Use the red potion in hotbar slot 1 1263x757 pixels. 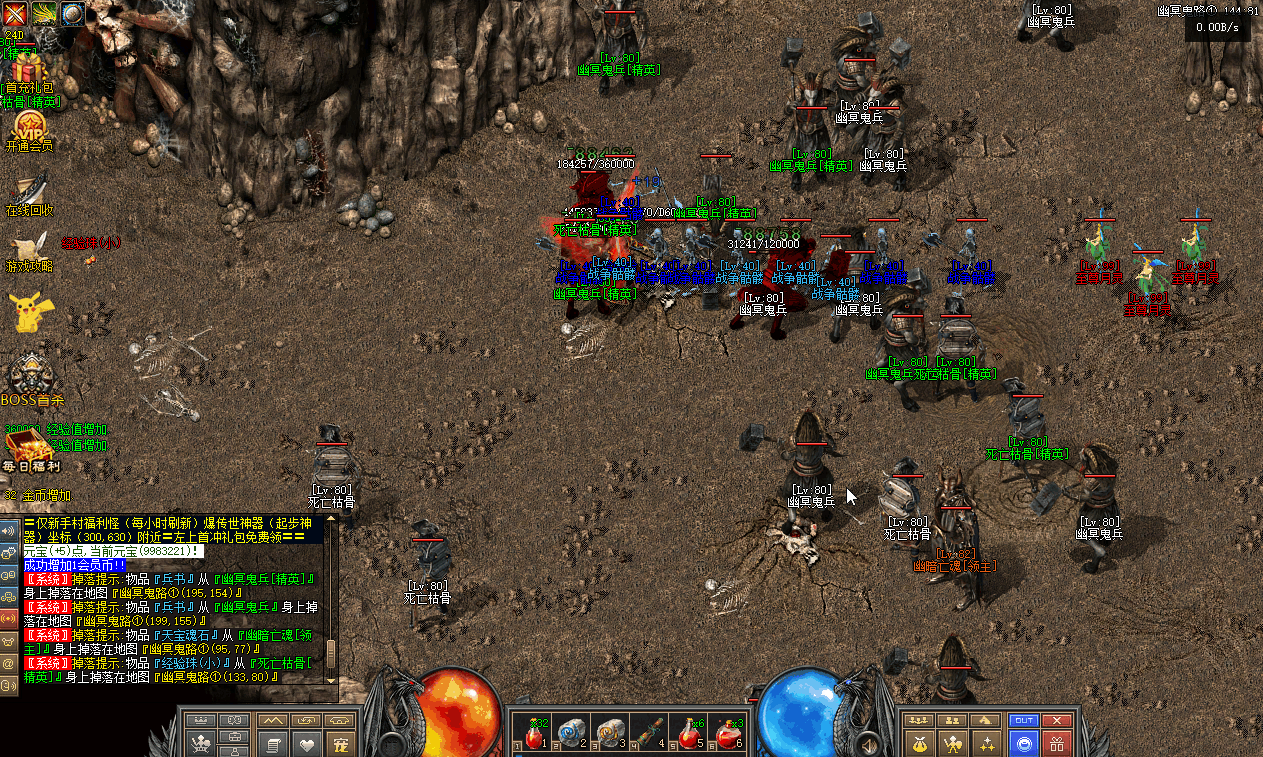[534, 735]
